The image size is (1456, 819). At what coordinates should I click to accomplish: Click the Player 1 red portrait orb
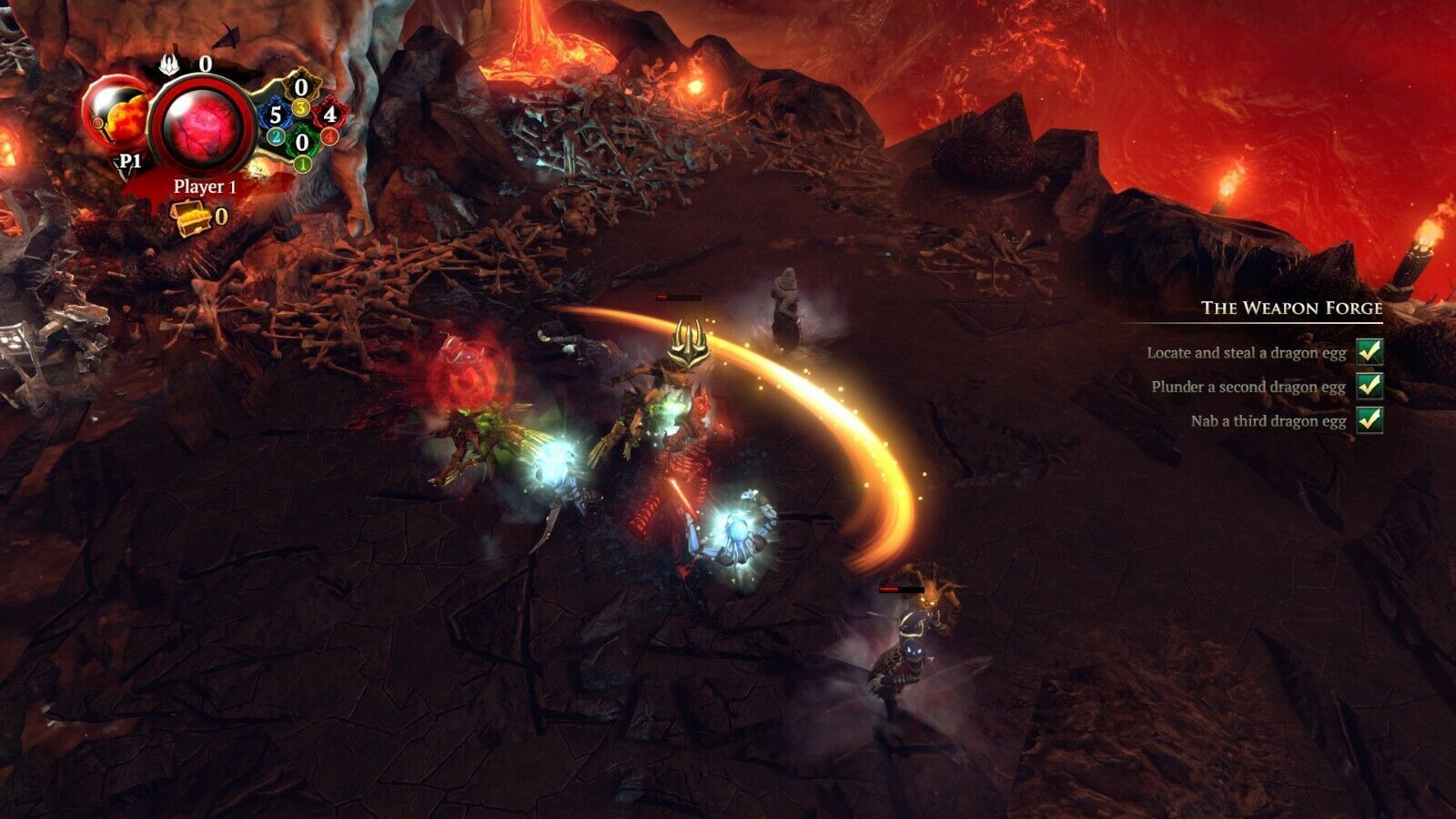(x=203, y=125)
